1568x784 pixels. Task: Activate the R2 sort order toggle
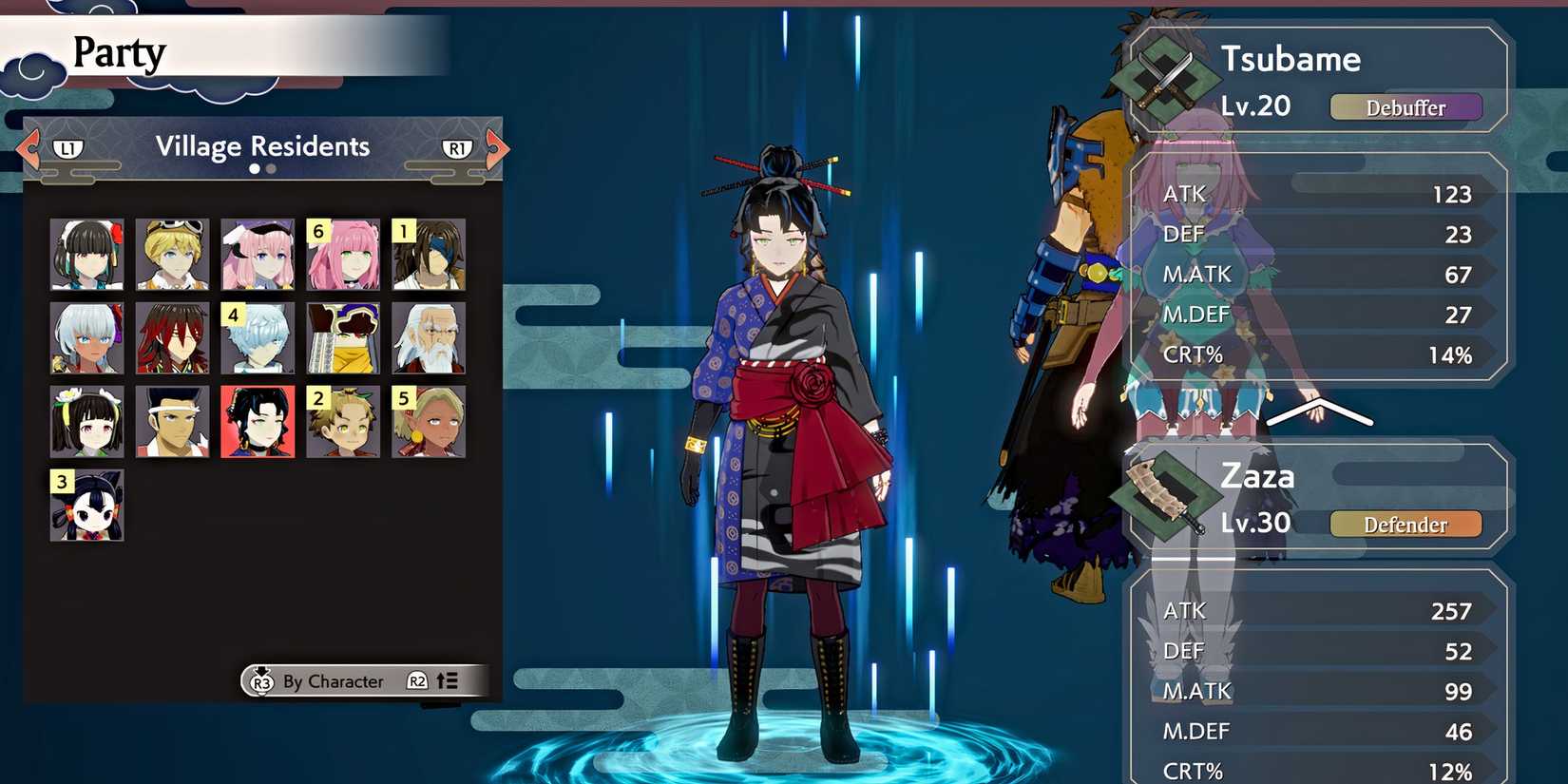tap(415, 681)
